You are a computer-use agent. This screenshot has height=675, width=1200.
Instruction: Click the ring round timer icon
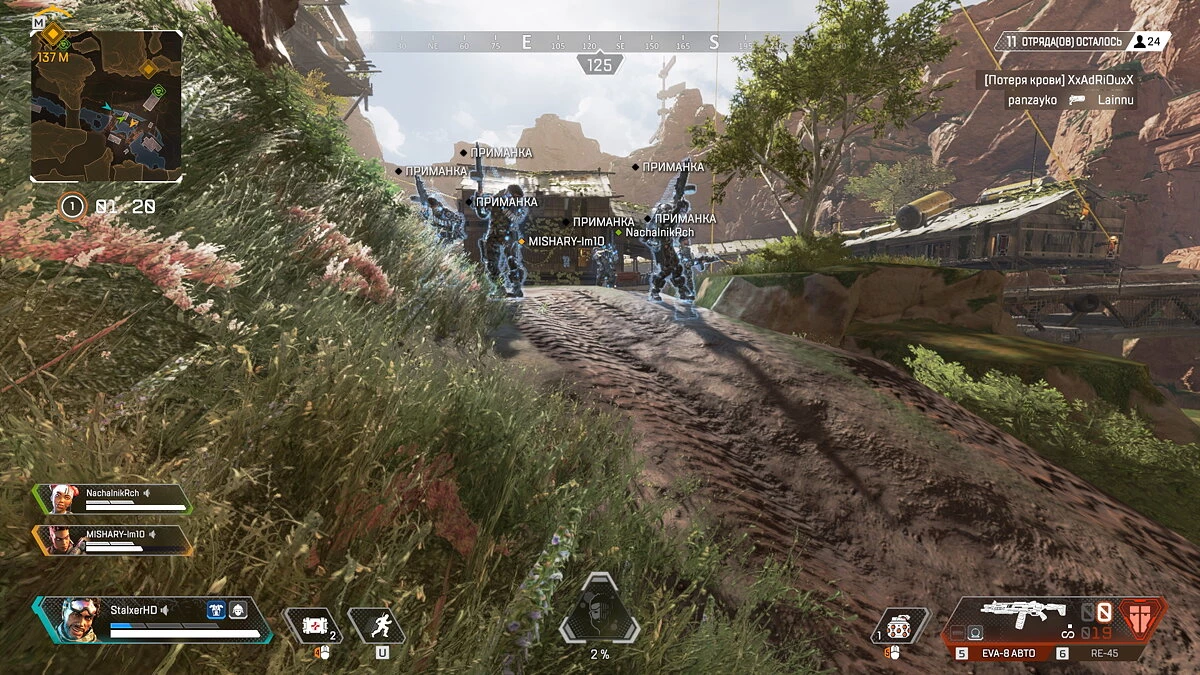72,207
